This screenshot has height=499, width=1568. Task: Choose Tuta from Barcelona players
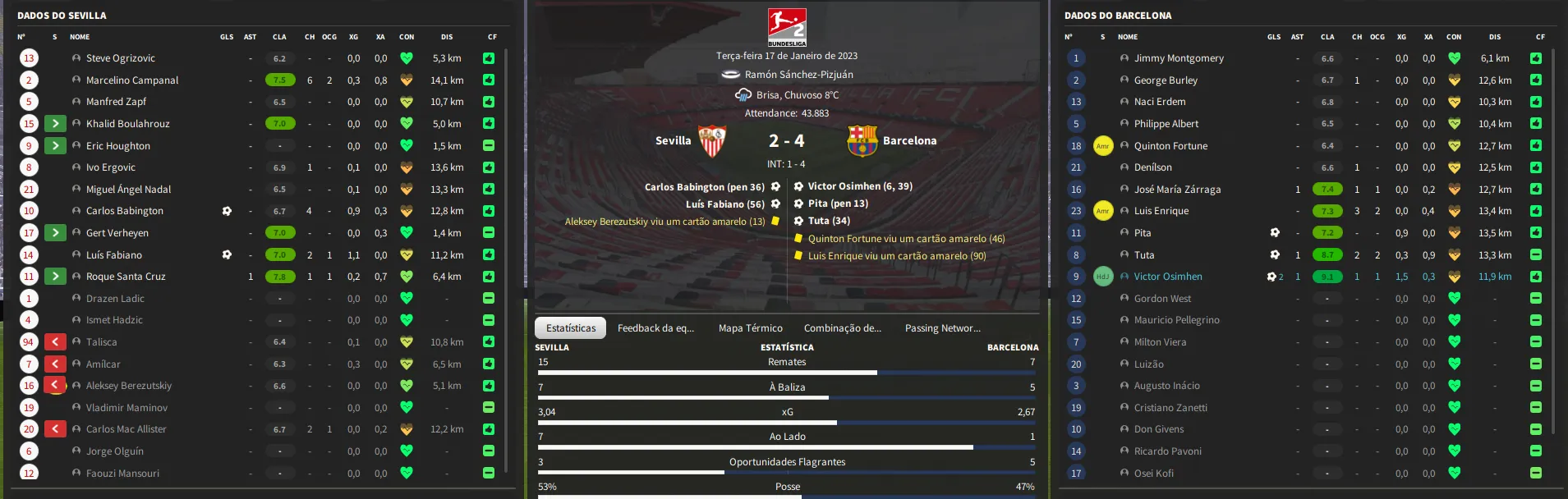1143,255
